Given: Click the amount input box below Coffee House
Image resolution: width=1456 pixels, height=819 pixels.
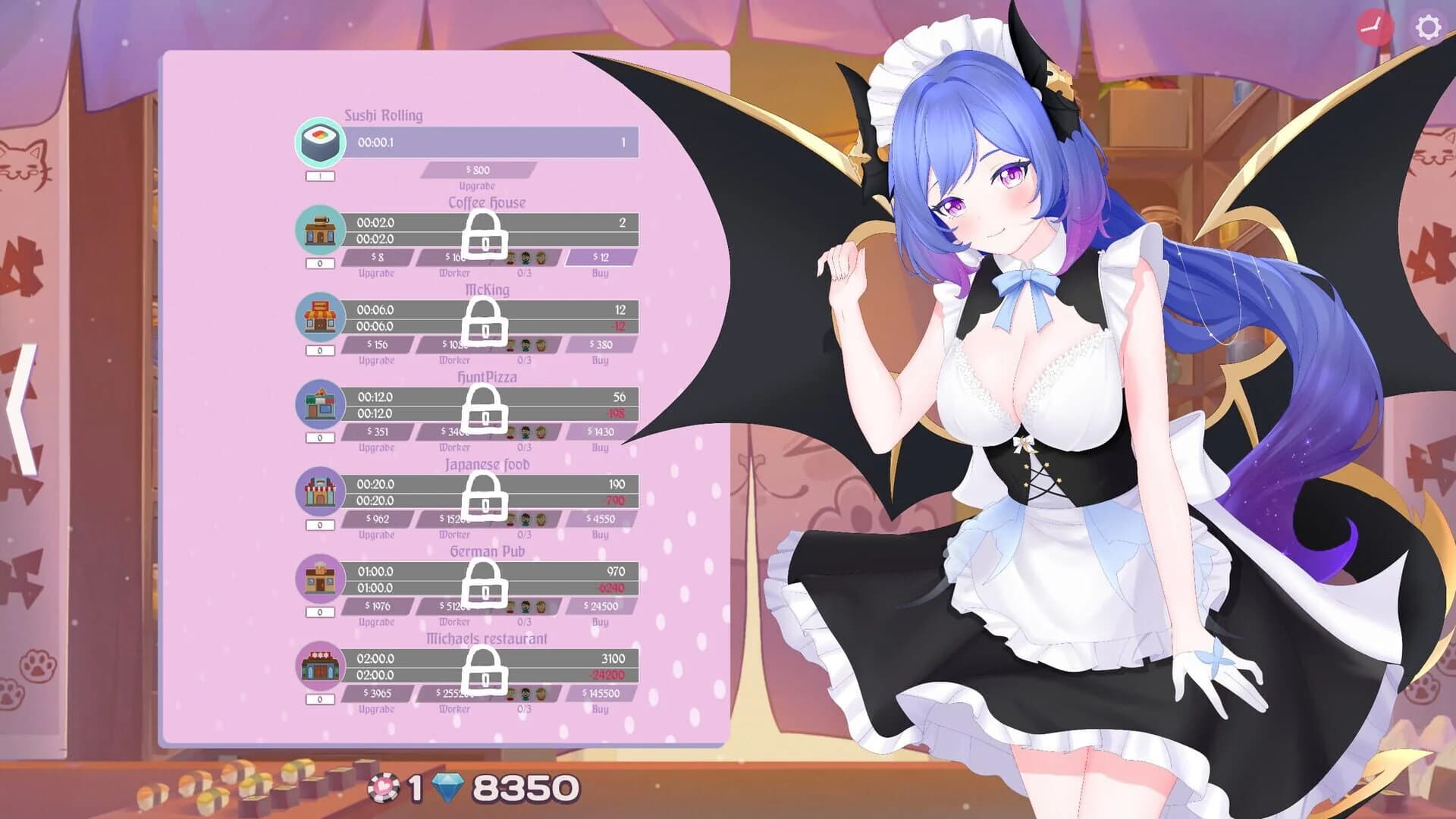Looking at the screenshot, I should (x=321, y=264).
